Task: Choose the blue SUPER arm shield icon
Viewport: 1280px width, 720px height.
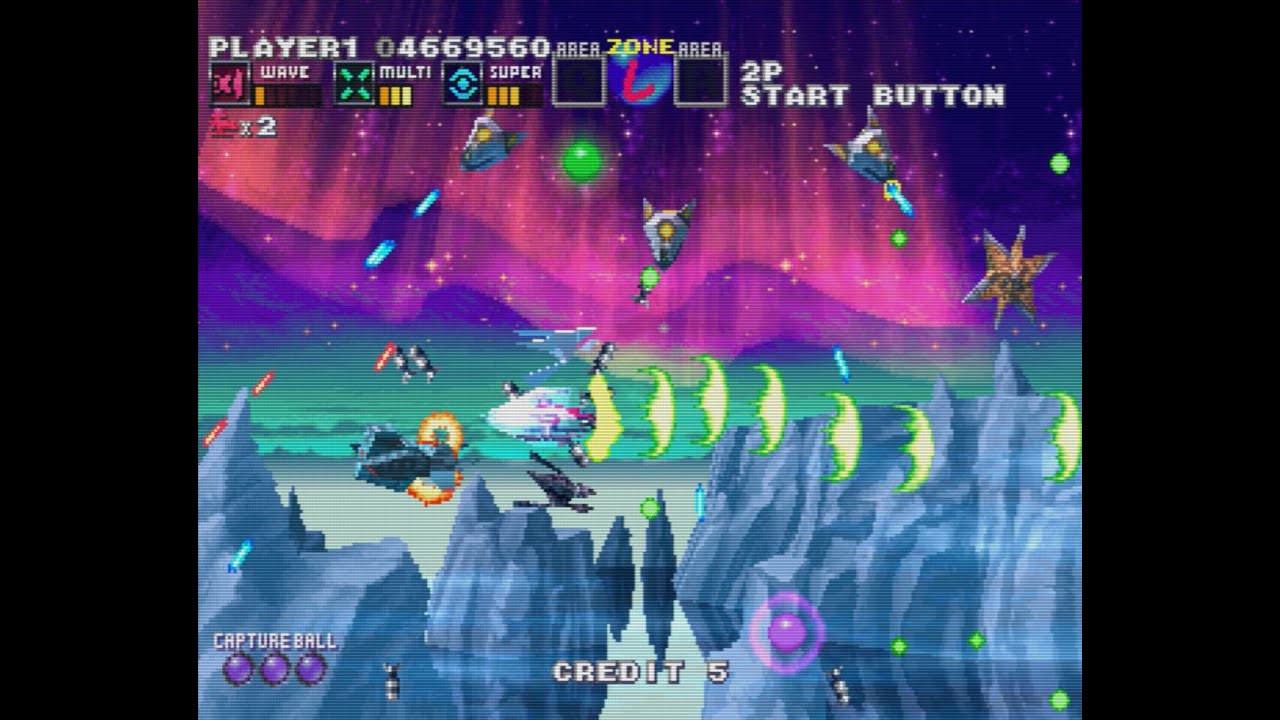Action: pyautogui.click(x=462, y=84)
